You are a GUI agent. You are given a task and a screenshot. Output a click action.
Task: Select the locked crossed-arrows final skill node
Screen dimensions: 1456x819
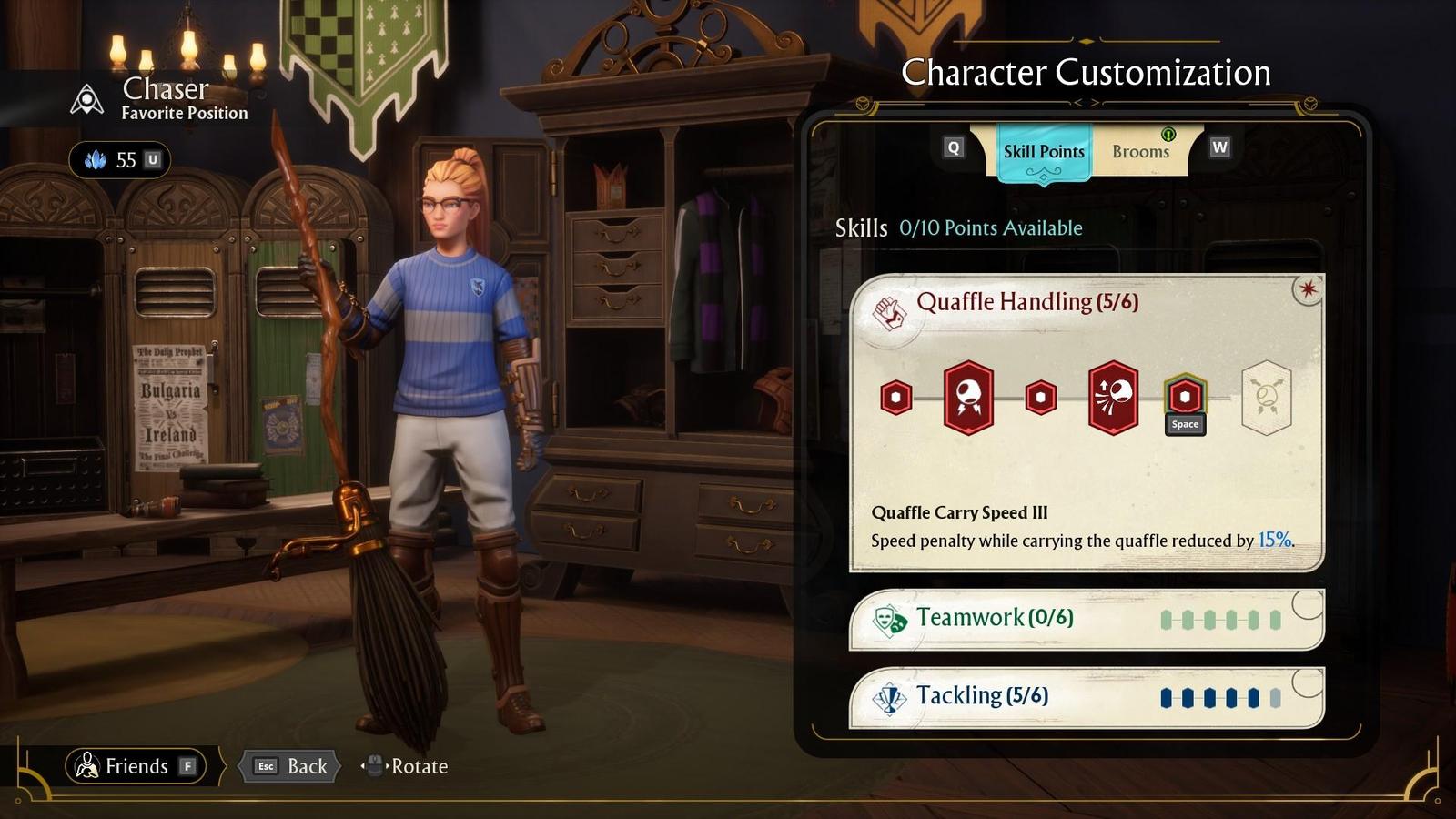(x=1267, y=397)
